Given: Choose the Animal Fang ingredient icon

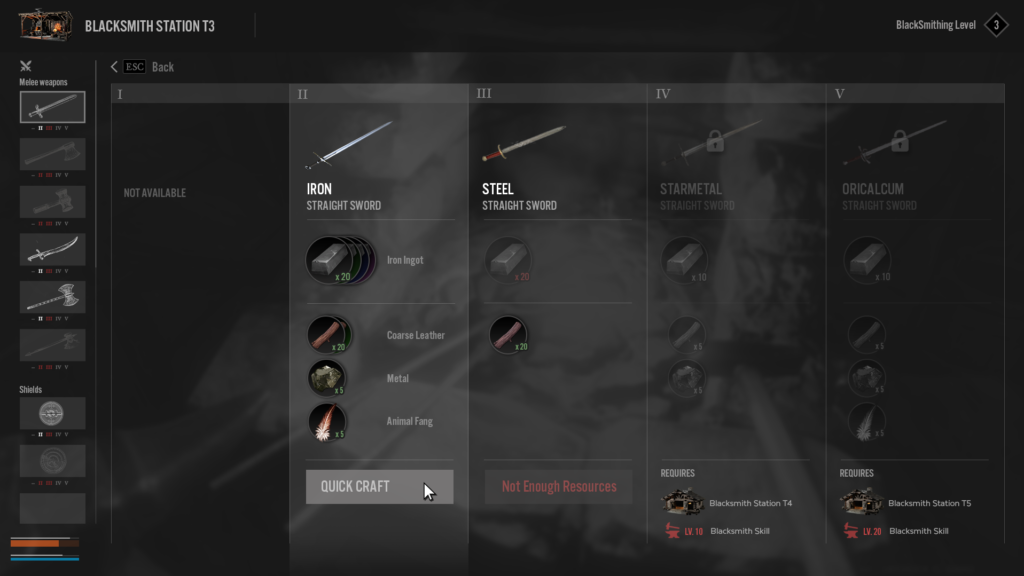Looking at the screenshot, I should [x=327, y=421].
